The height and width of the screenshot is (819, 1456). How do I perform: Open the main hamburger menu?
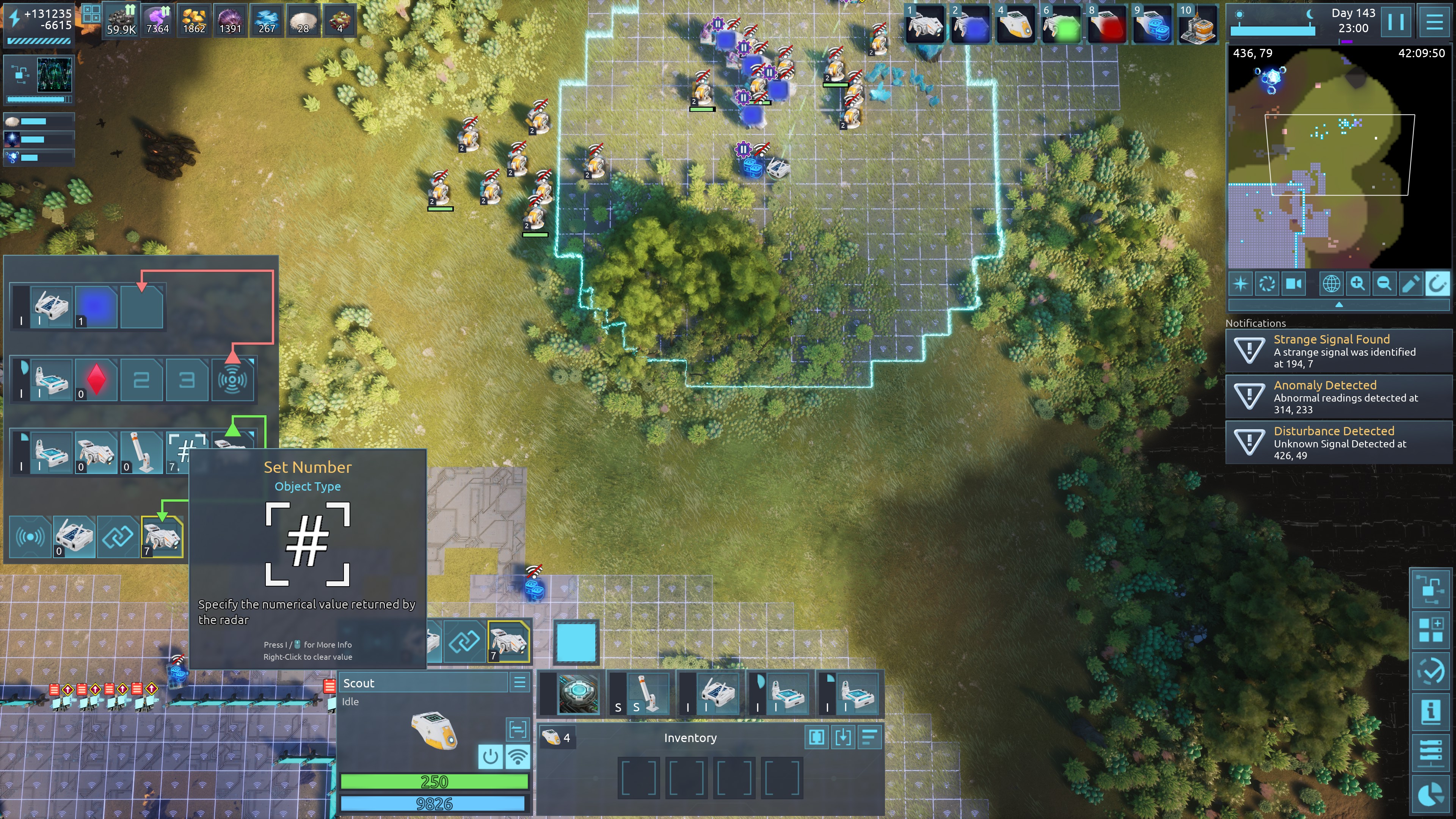[x=1434, y=22]
